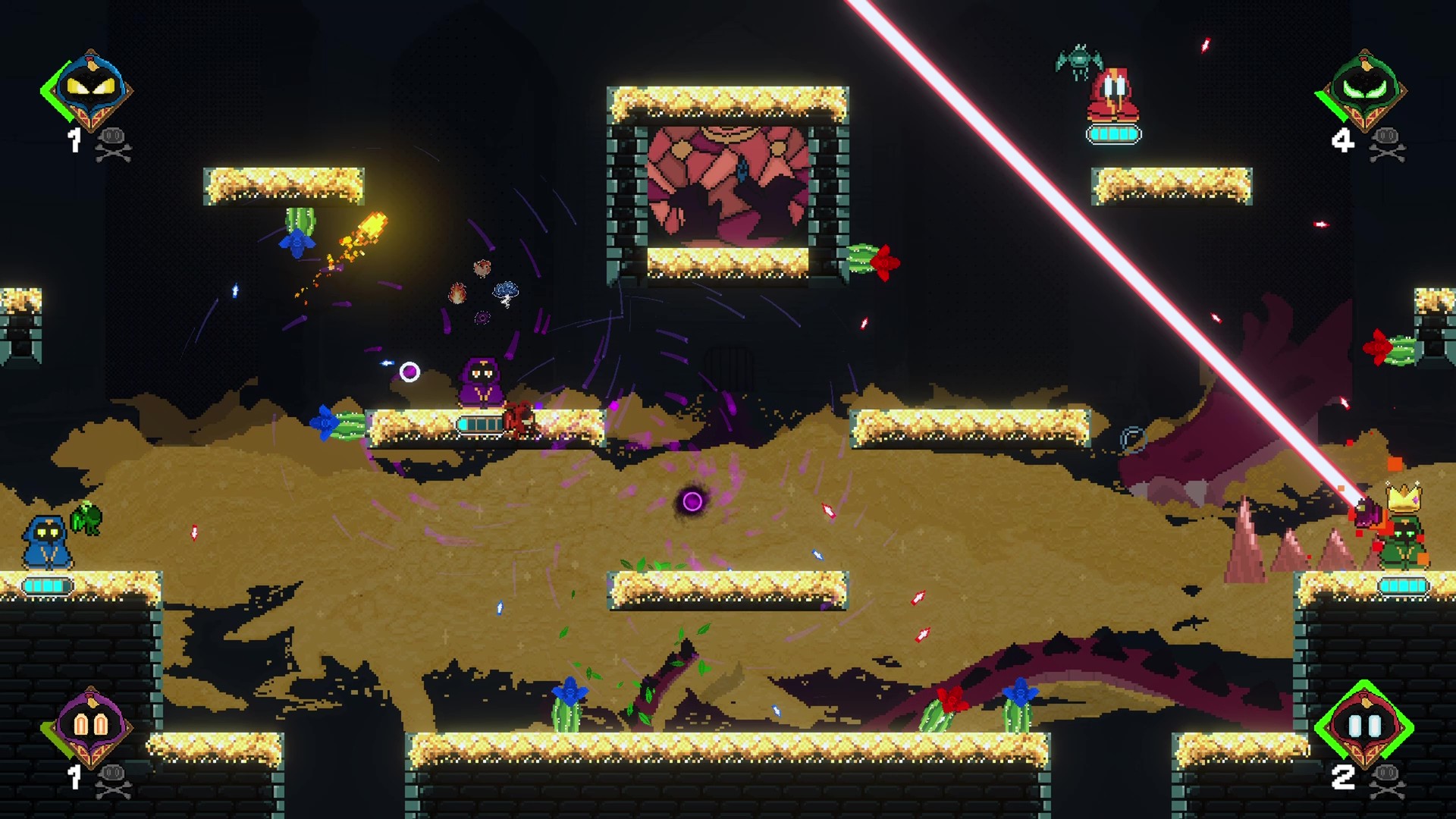Select the blue wizard player portrait
This screenshot has height=819, width=1456.
click(90, 89)
